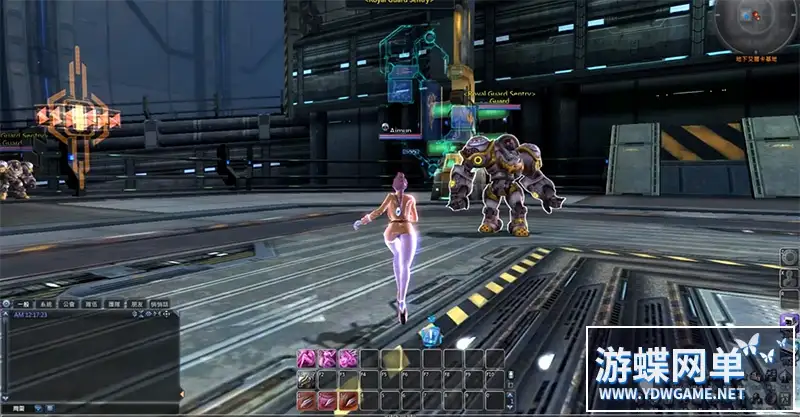
Task: Switch to the 系統 chat tab
Action: click(46, 303)
